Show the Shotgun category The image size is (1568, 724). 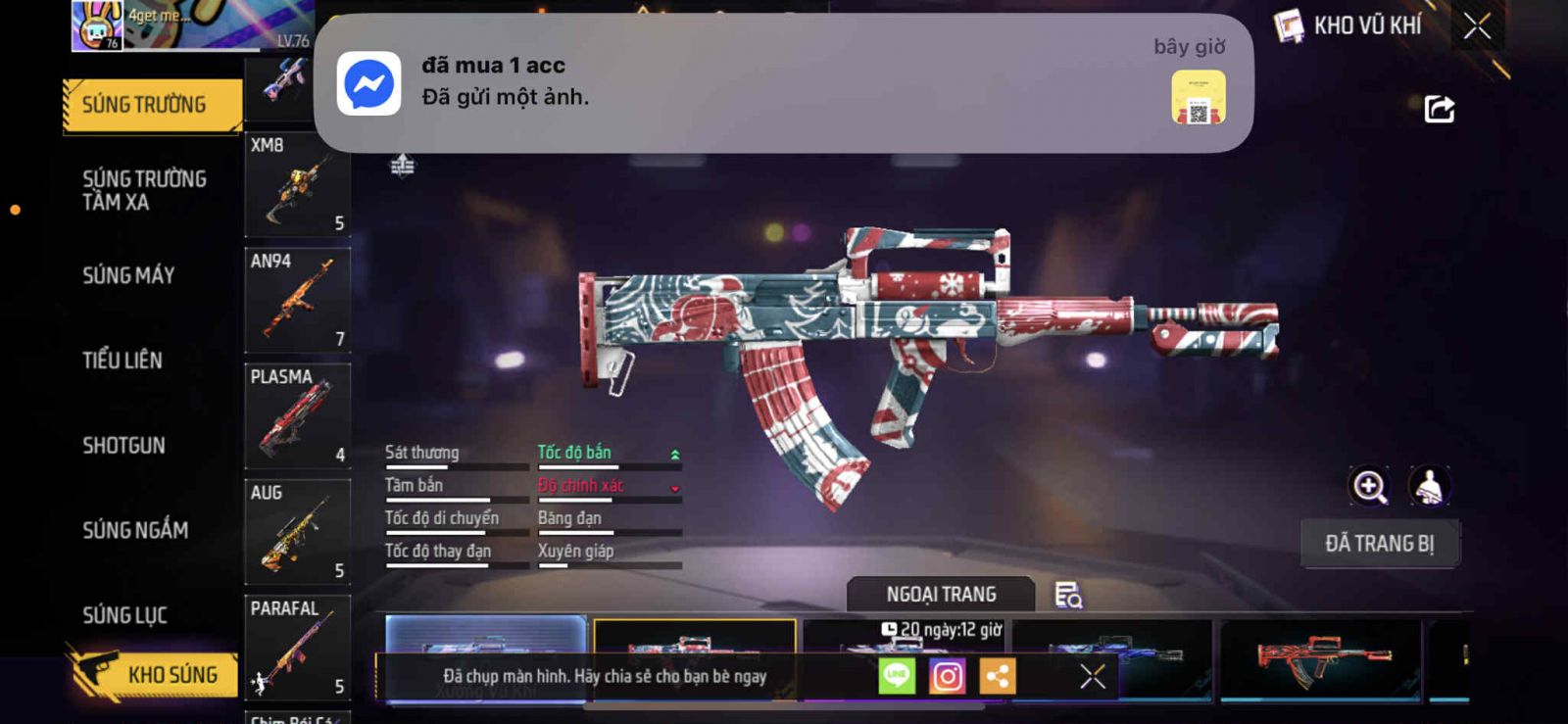123,446
